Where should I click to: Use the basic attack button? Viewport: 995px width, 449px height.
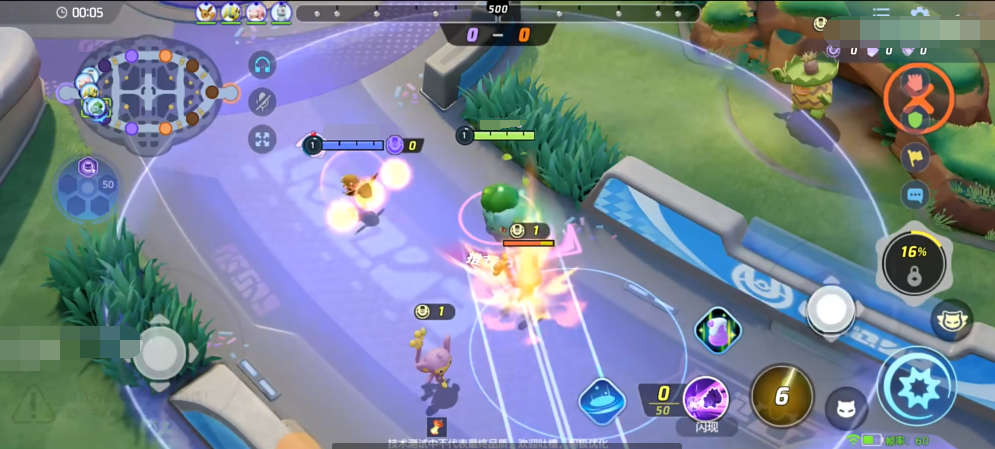(916, 387)
